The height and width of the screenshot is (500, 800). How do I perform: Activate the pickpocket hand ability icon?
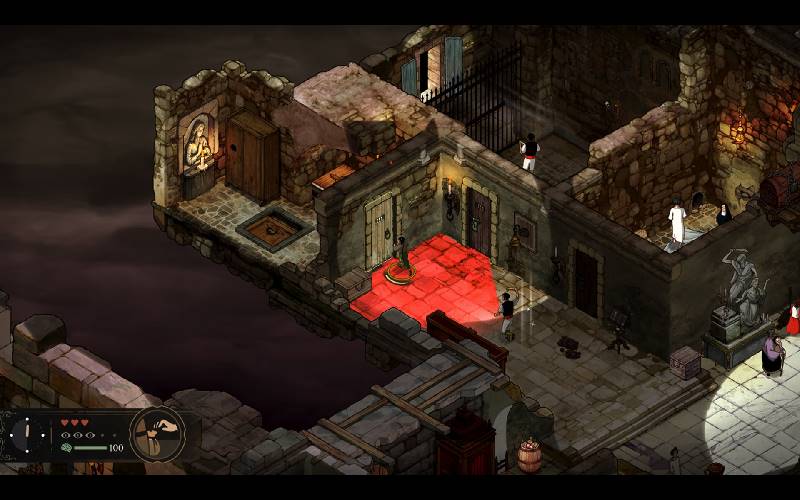(x=157, y=433)
